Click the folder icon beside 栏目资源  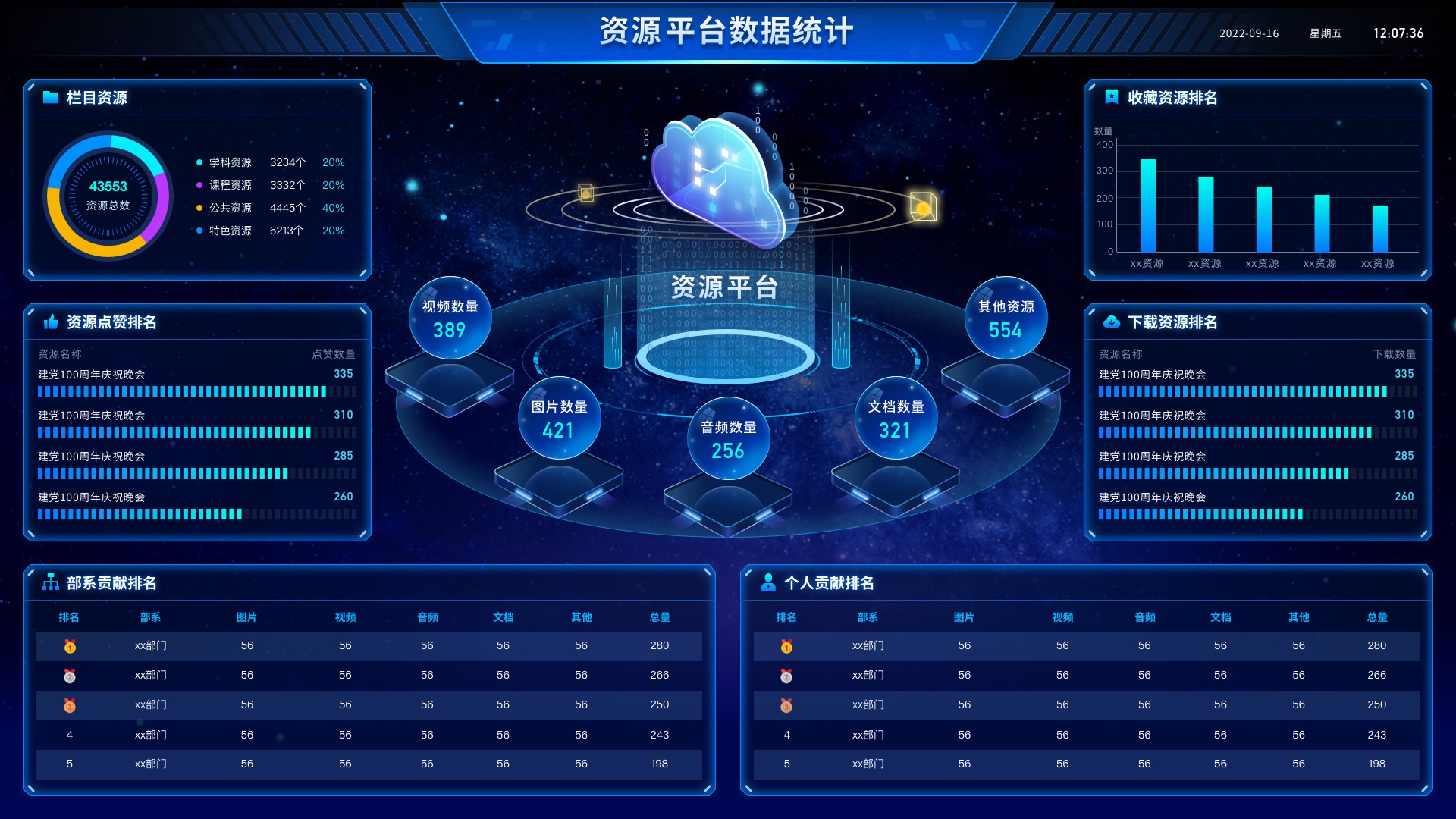pyautogui.click(x=50, y=97)
